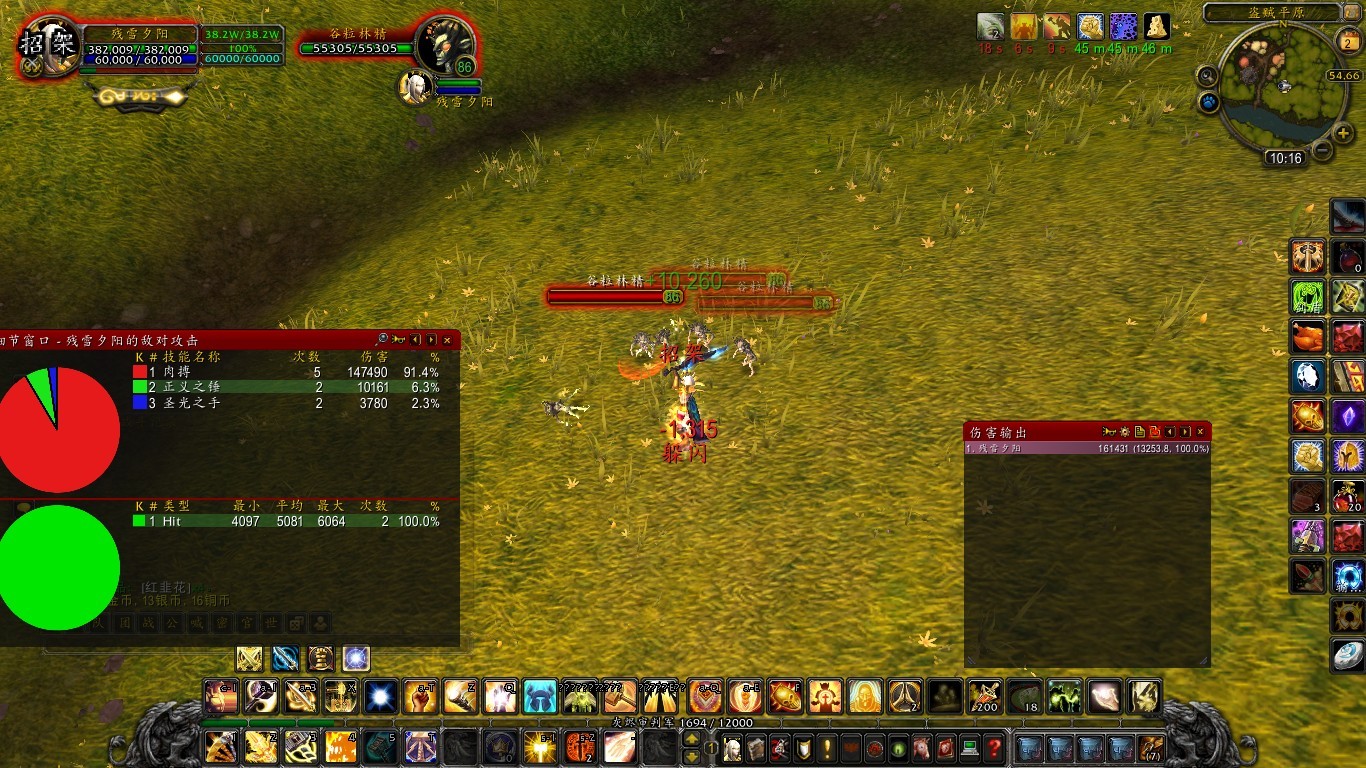Screen dimensions: 1366x768
Task: Click the gear settings icon on 伤害输出 window
Action: 1126,432
